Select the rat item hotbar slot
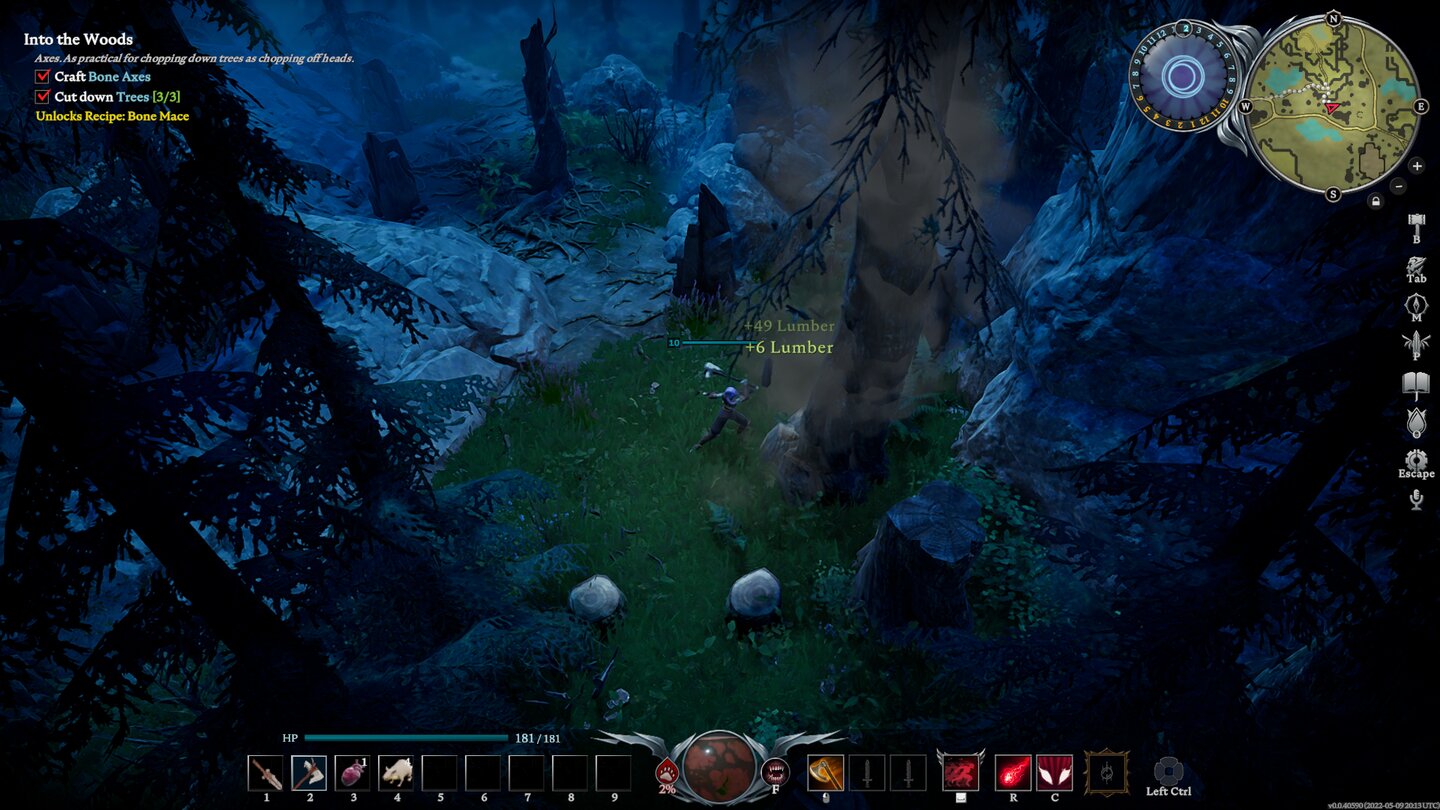Image resolution: width=1440 pixels, height=810 pixels. coord(396,773)
